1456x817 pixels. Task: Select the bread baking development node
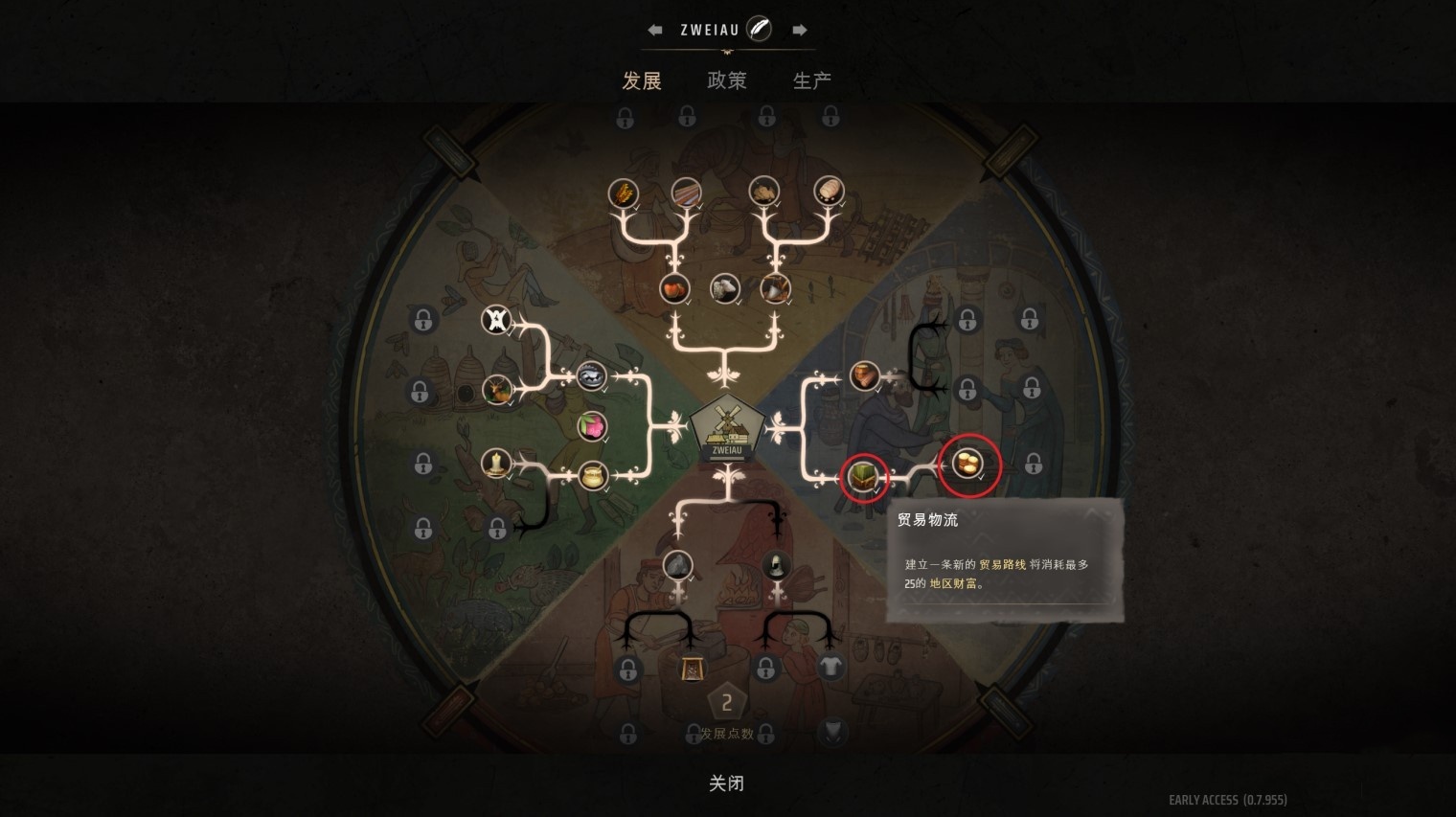click(830, 192)
